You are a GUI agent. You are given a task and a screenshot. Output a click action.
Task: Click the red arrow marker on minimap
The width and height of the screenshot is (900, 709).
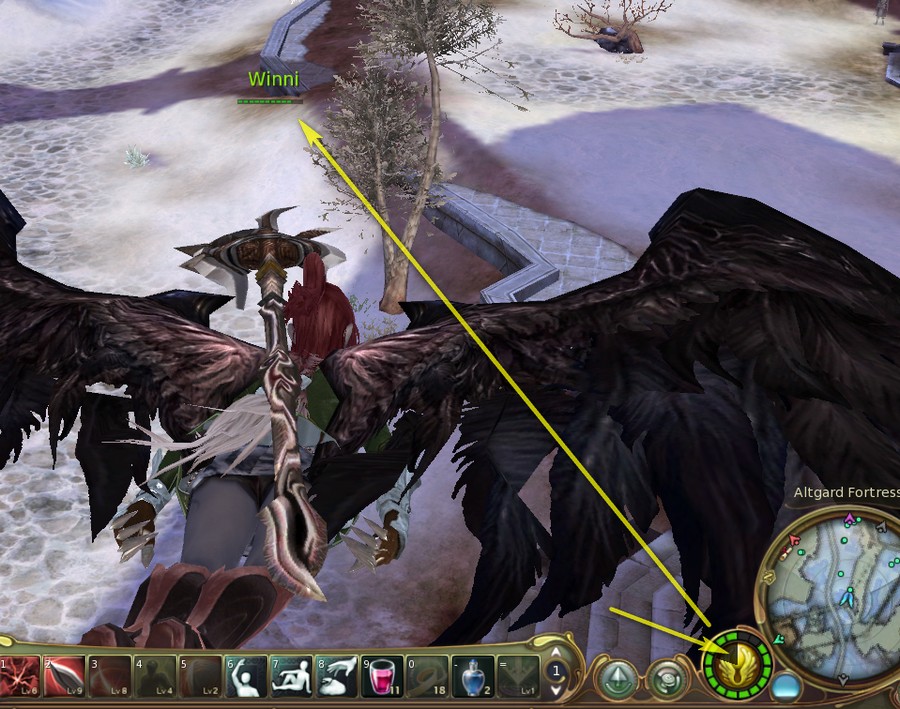click(795, 540)
